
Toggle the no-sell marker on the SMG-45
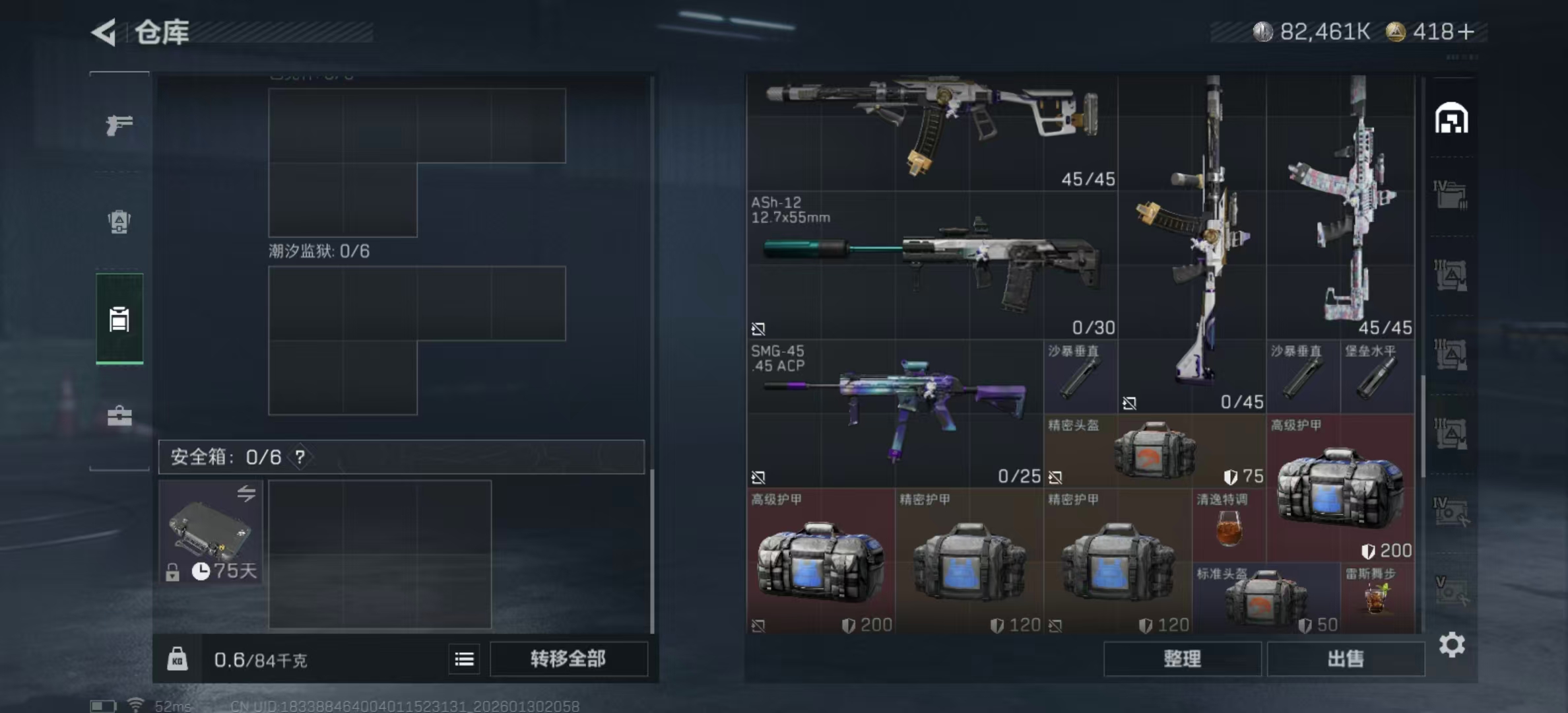[x=759, y=476]
